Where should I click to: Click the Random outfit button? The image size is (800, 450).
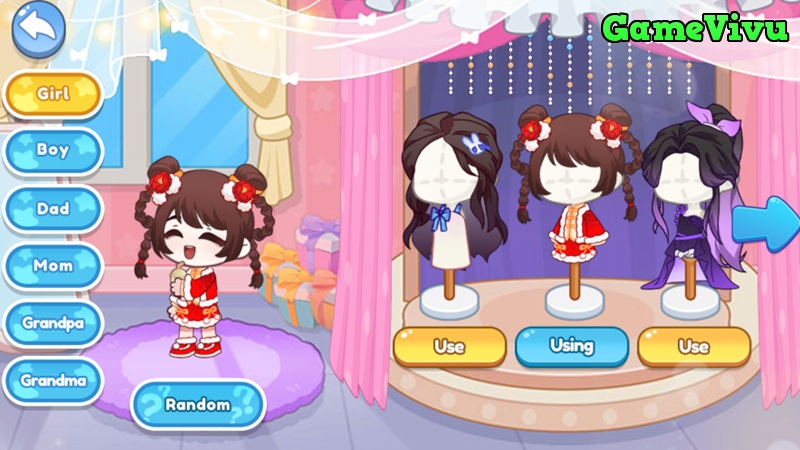point(197,405)
